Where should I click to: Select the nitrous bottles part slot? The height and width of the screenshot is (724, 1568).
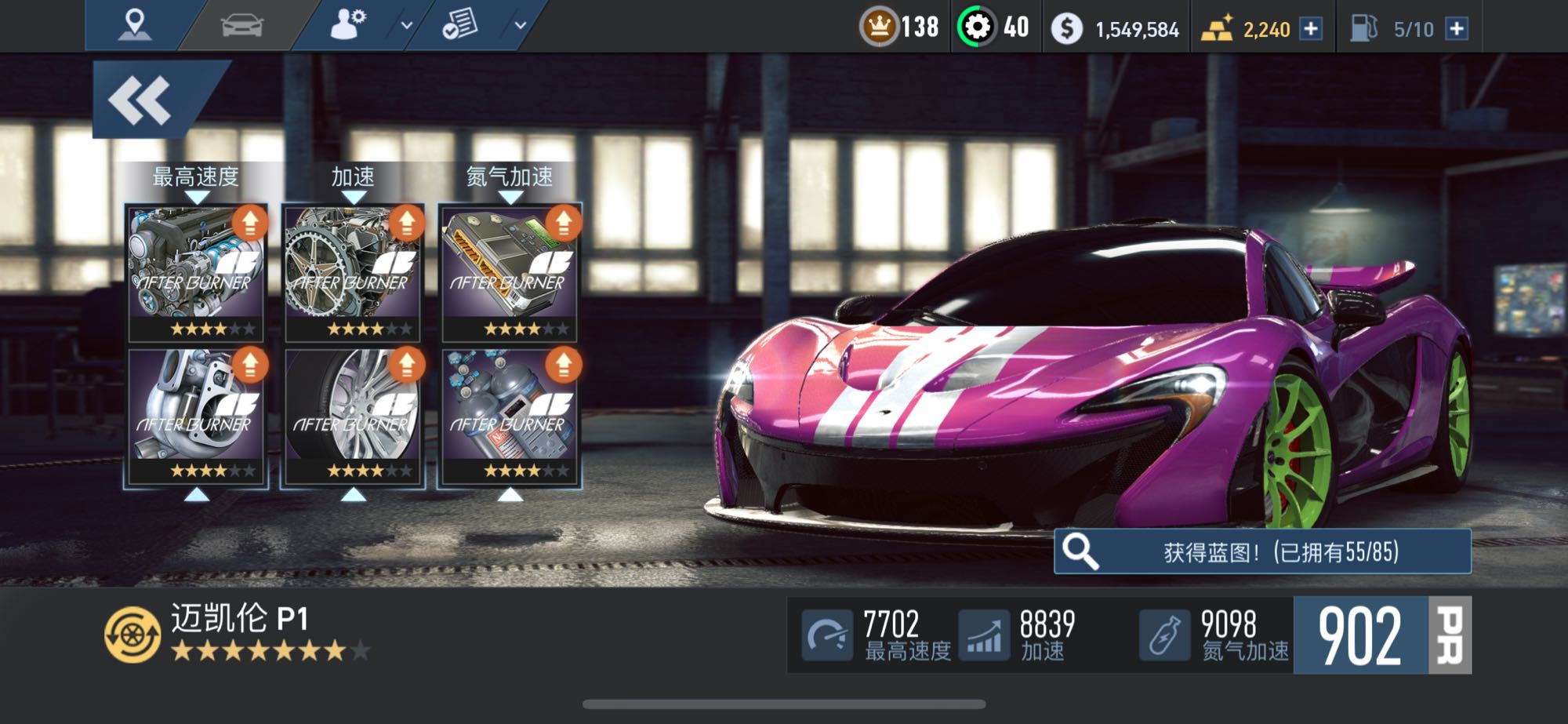tap(510, 416)
